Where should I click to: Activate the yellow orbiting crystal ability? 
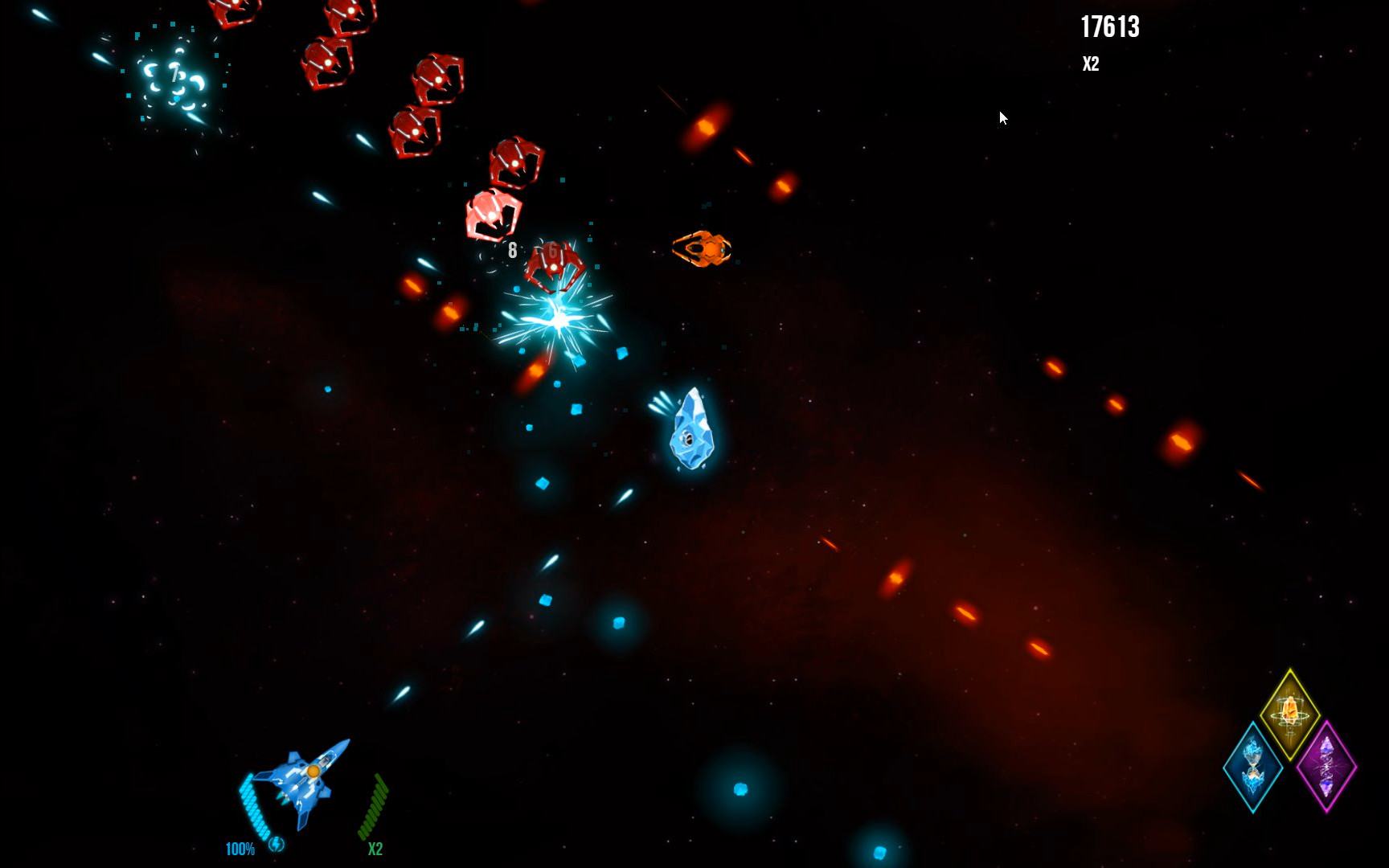click(1289, 714)
